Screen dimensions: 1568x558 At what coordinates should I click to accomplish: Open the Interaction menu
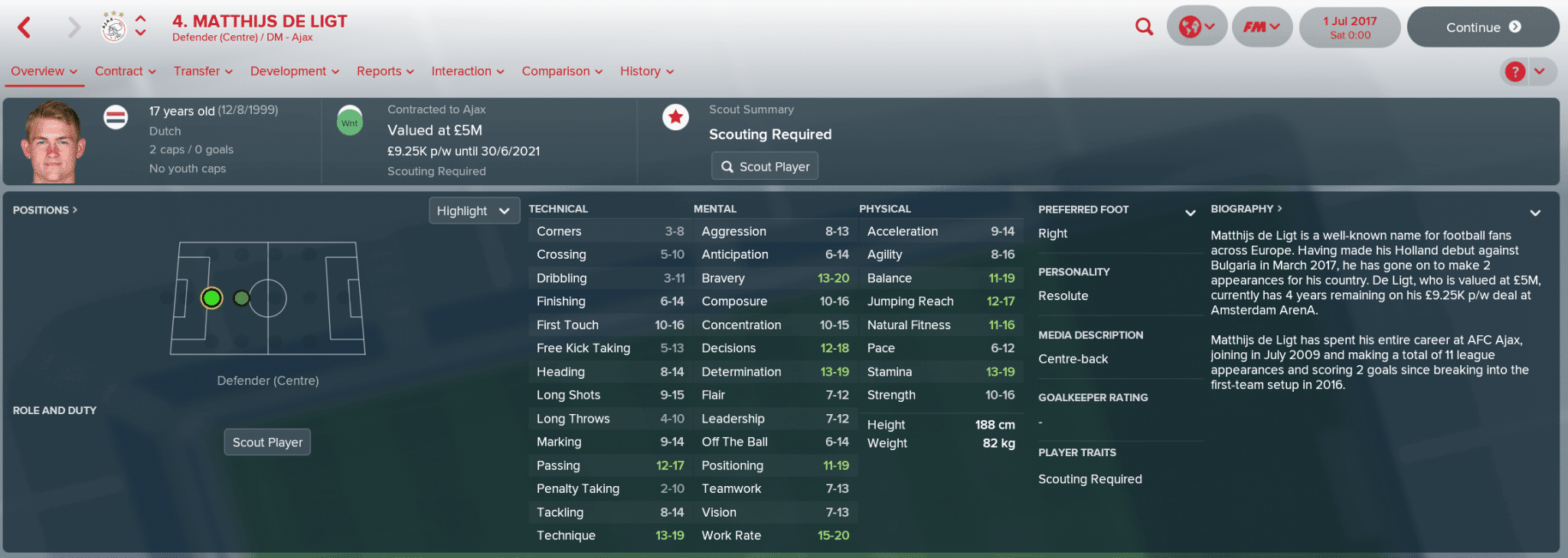pos(467,71)
